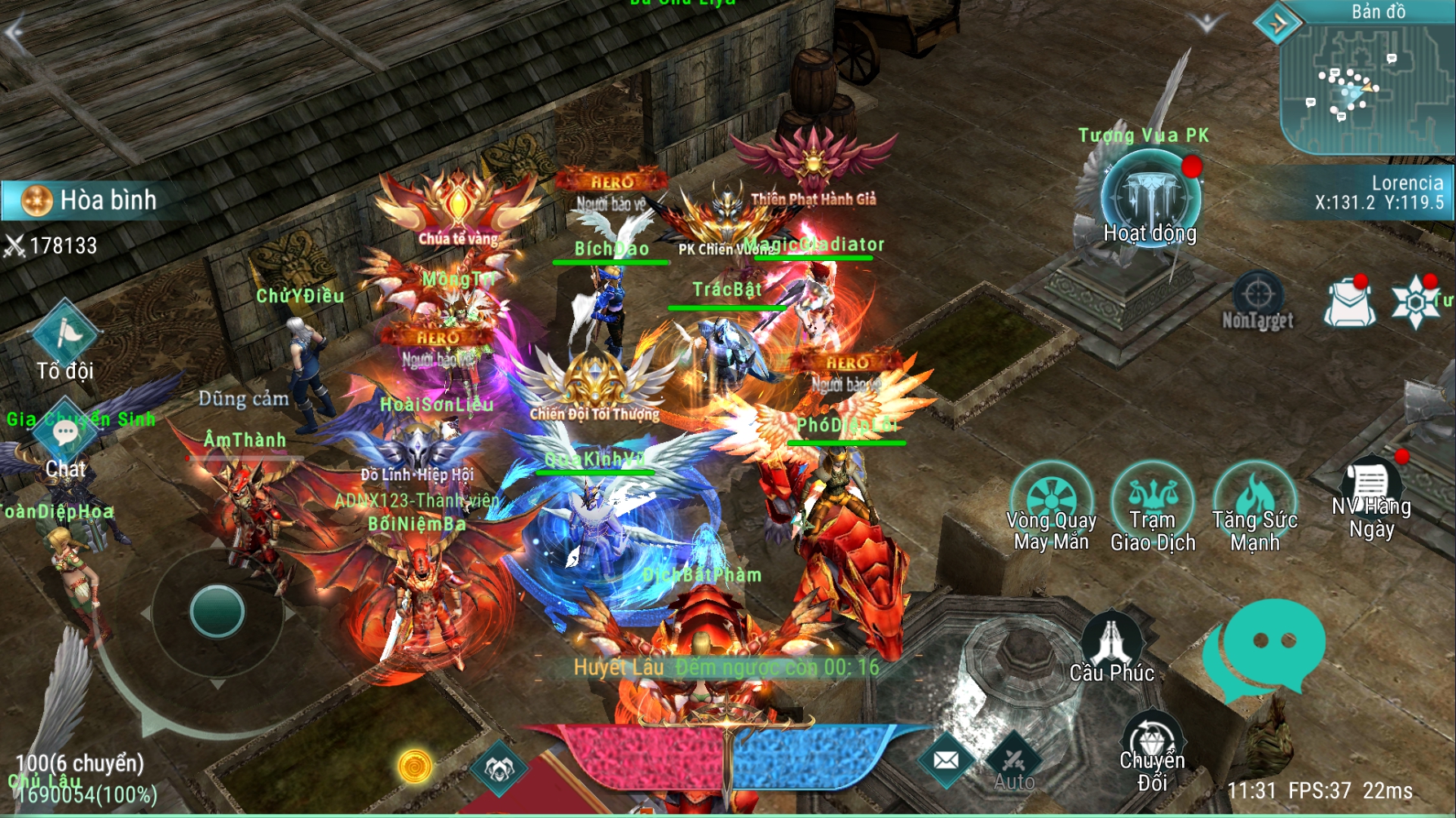Viewport: 1456px width, 818px height.
Task: Expand the Gia Chuyển Sinh panel
Action: pyautogui.click(x=82, y=421)
